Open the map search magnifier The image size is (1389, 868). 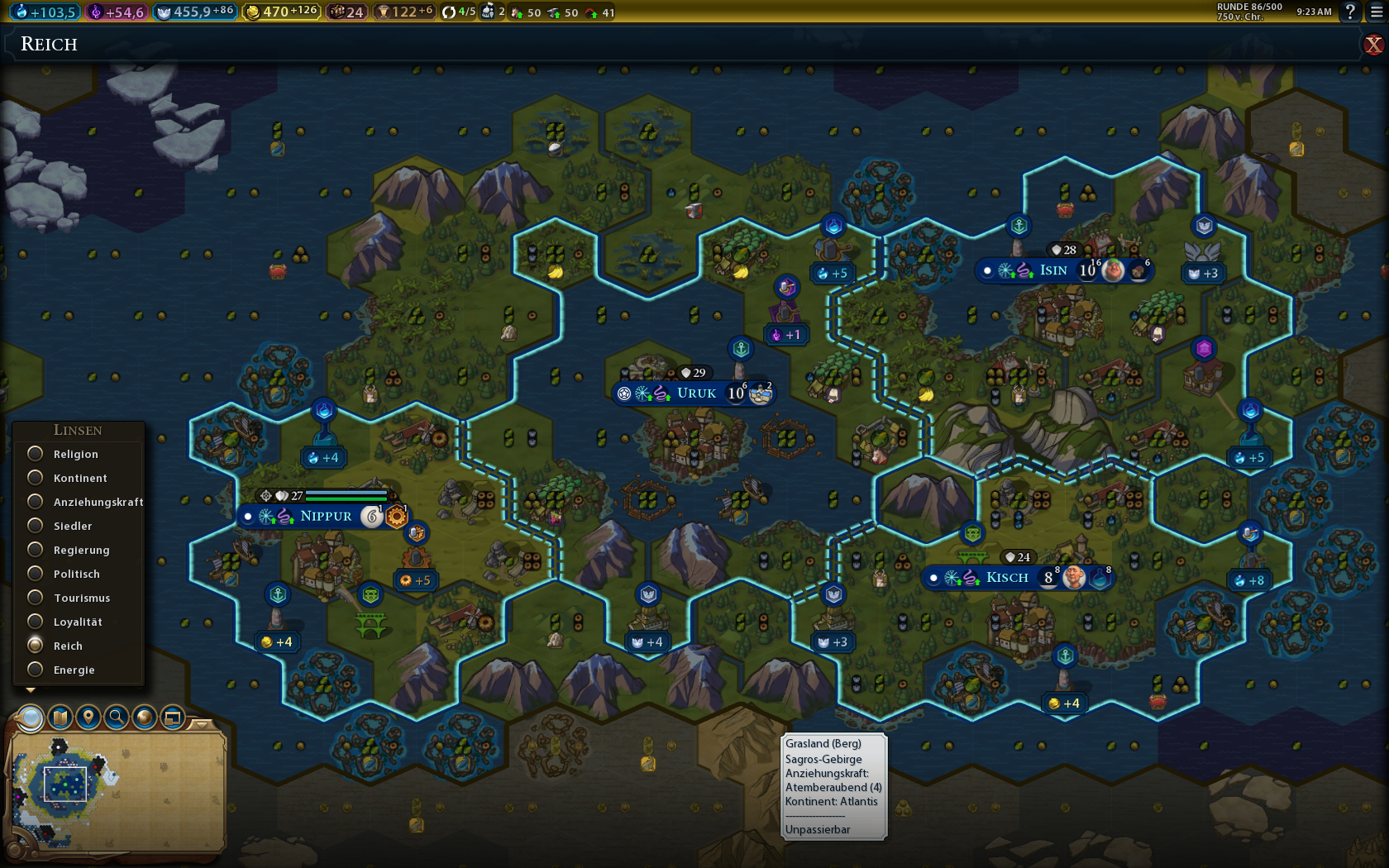117,717
